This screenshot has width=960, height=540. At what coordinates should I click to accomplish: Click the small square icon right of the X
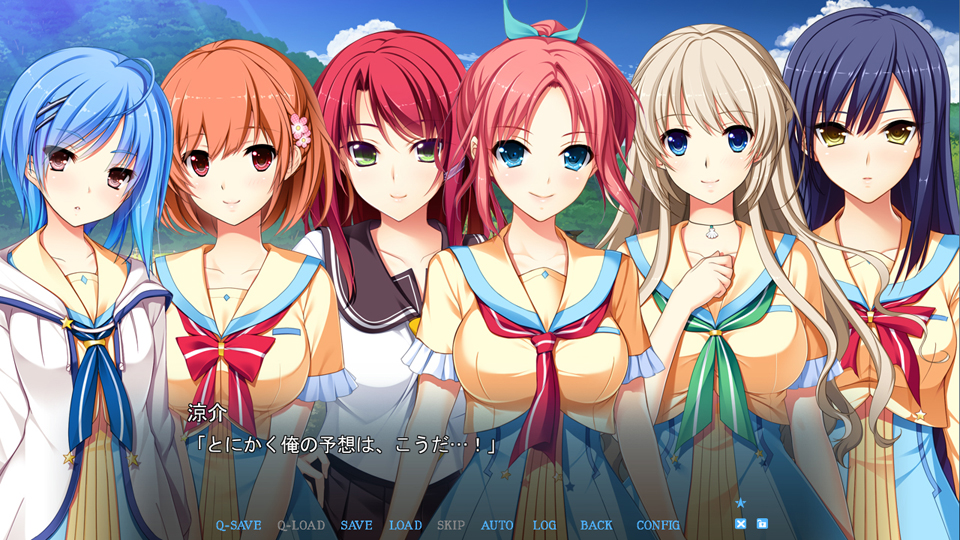(x=762, y=524)
